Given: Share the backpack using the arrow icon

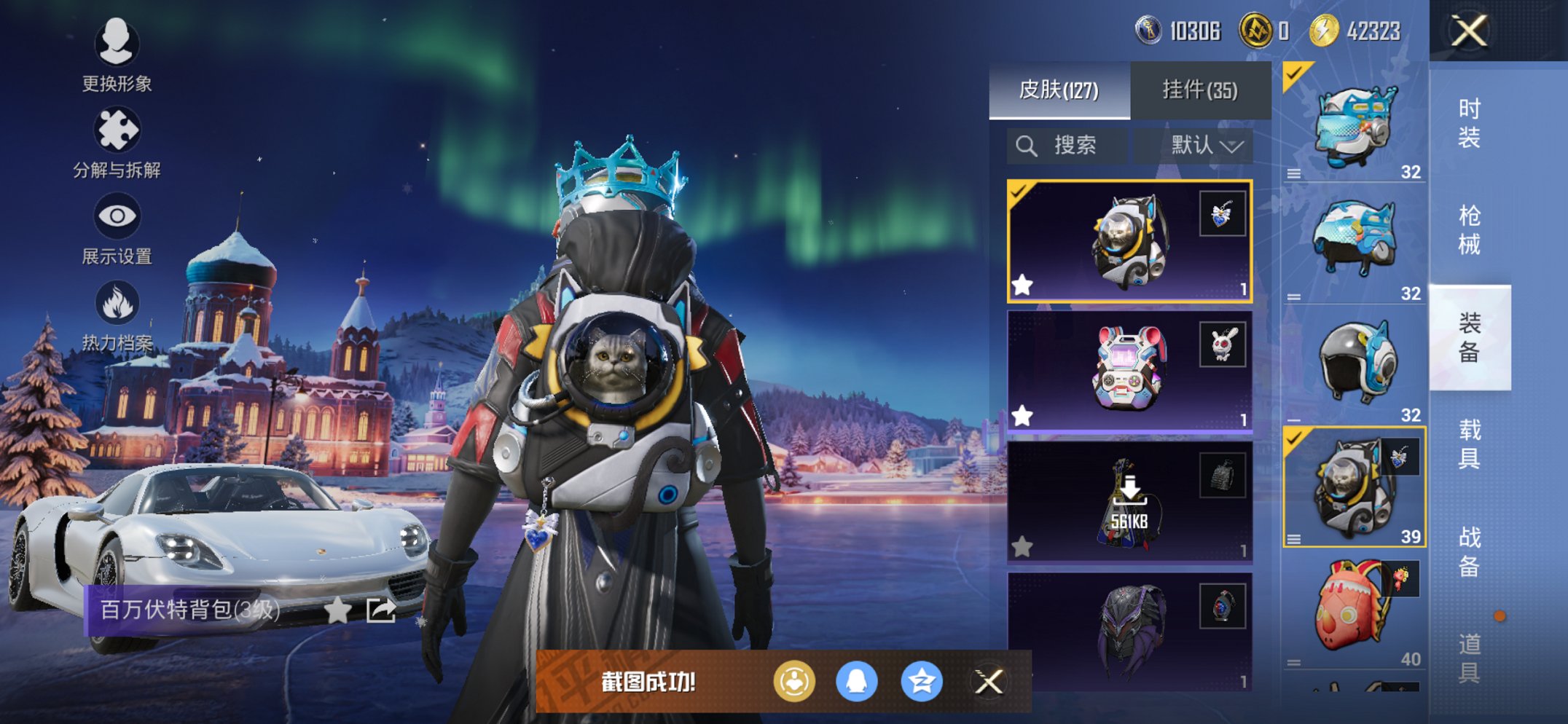Looking at the screenshot, I should tap(381, 610).
